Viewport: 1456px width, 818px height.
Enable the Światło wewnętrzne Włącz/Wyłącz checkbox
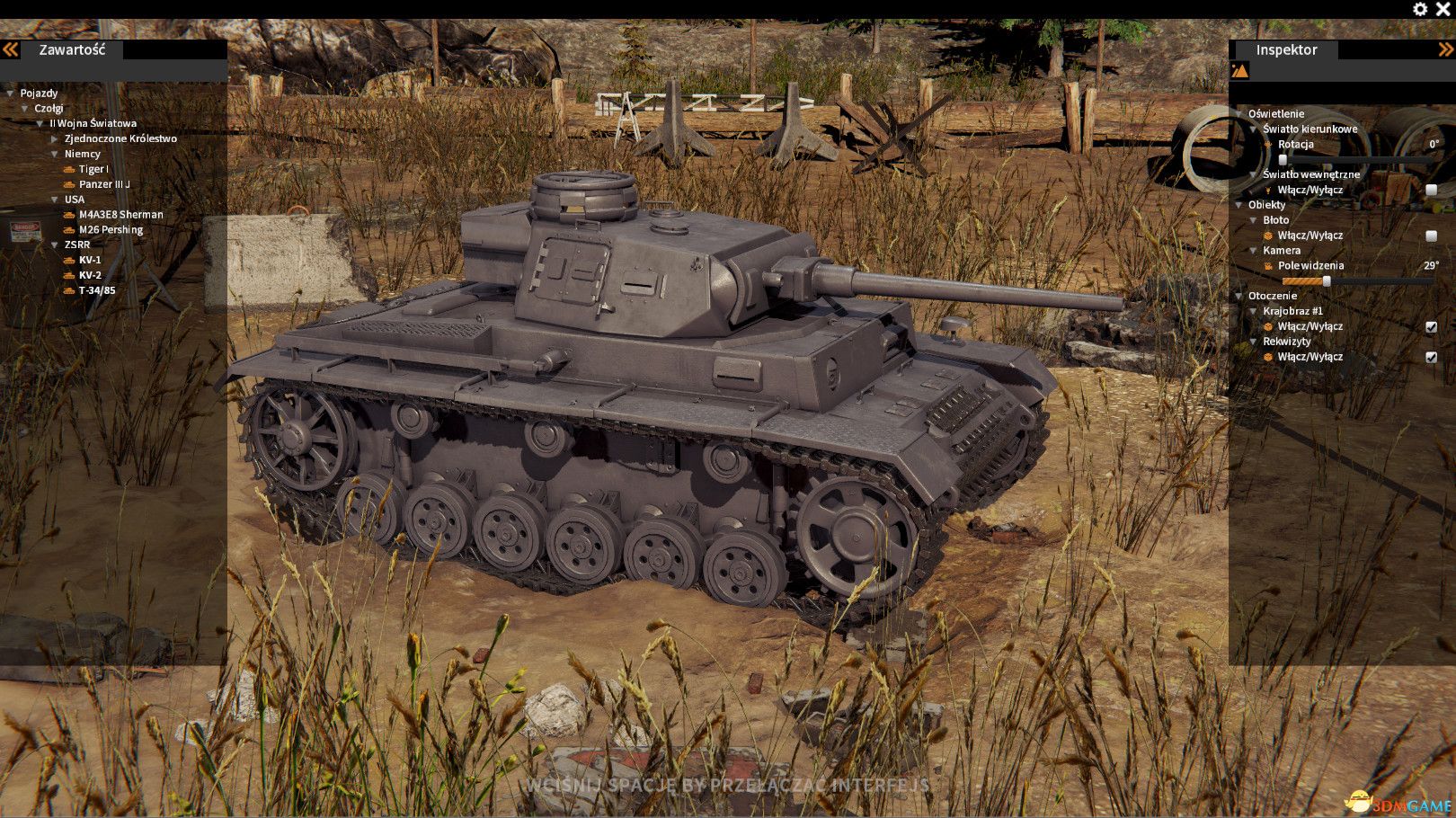coord(1431,190)
